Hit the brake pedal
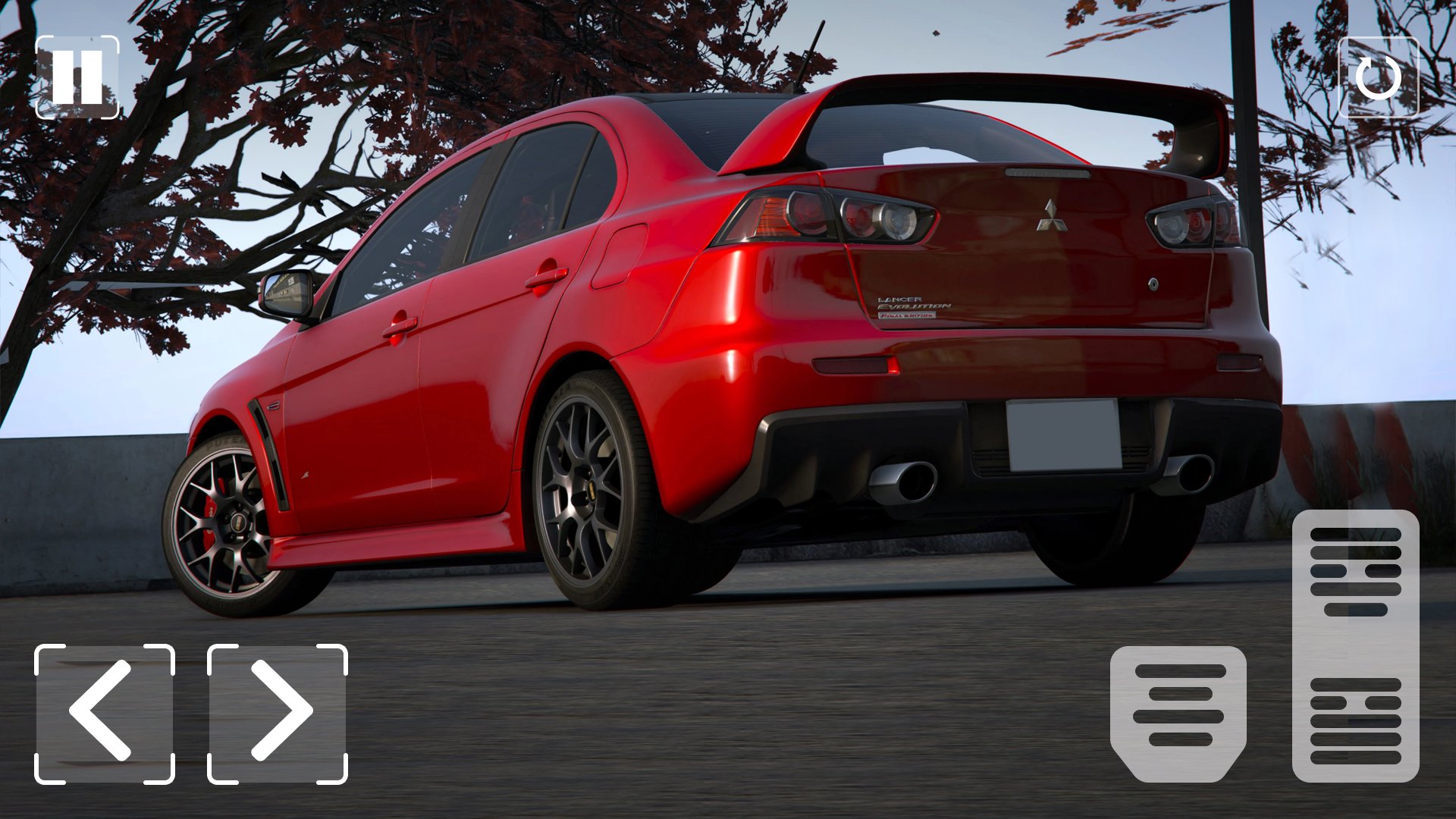This screenshot has height=819, width=1456. pos(1178,713)
